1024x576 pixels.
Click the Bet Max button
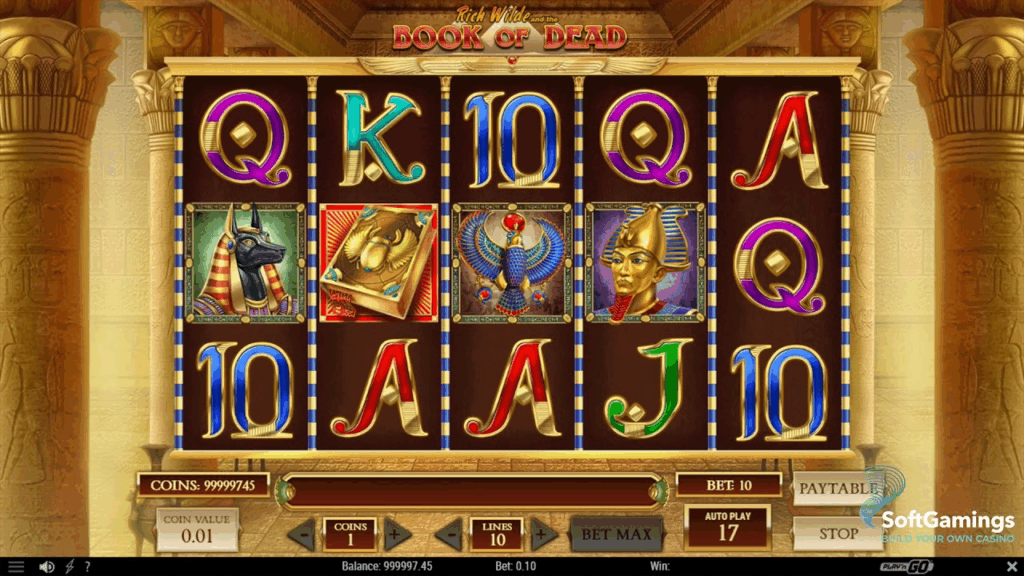[x=617, y=534]
